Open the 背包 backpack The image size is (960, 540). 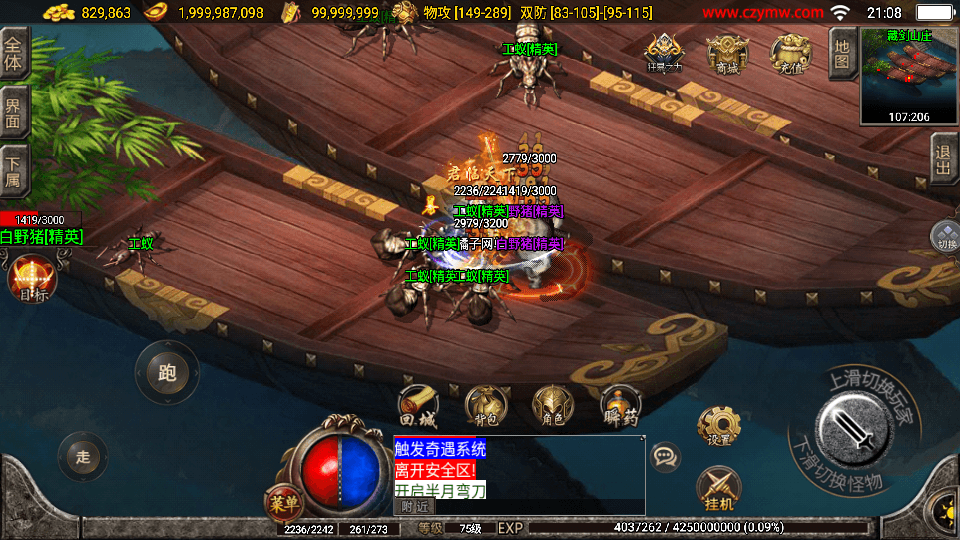pyautogui.click(x=486, y=405)
